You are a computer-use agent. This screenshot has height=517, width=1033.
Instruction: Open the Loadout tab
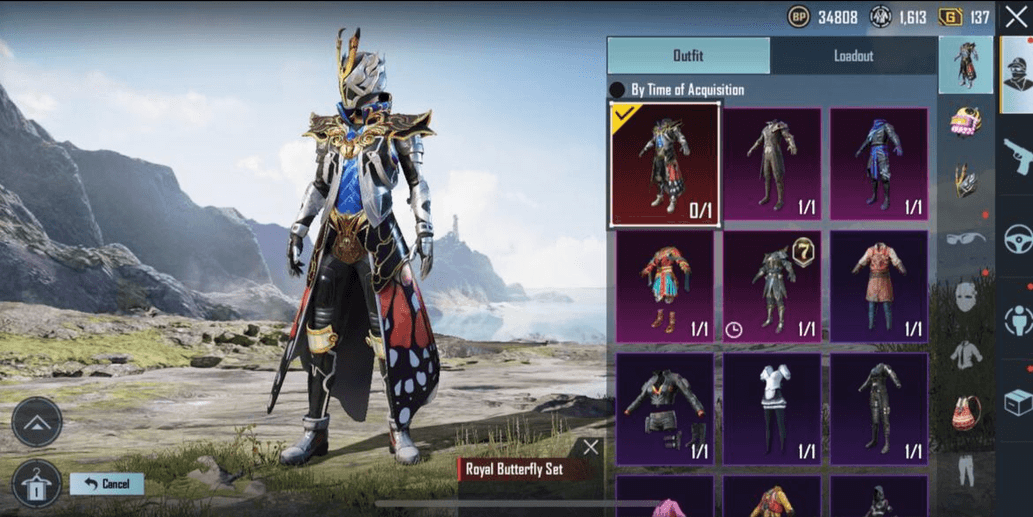click(x=853, y=56)
